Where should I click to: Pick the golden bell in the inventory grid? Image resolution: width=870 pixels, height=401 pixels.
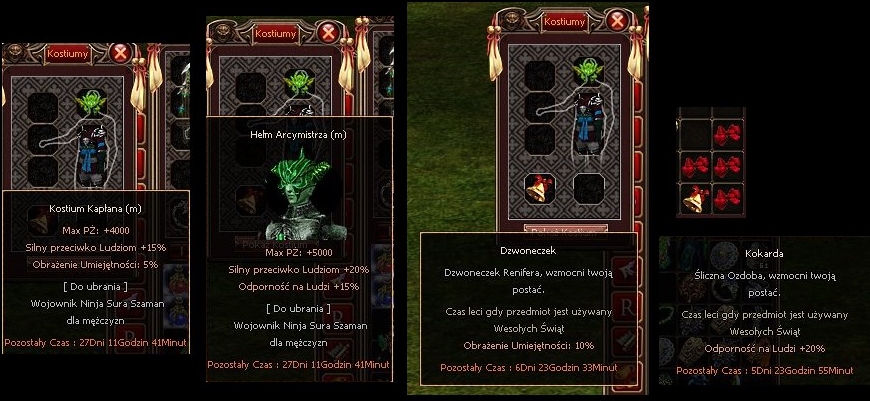click(x=694, y=200)
